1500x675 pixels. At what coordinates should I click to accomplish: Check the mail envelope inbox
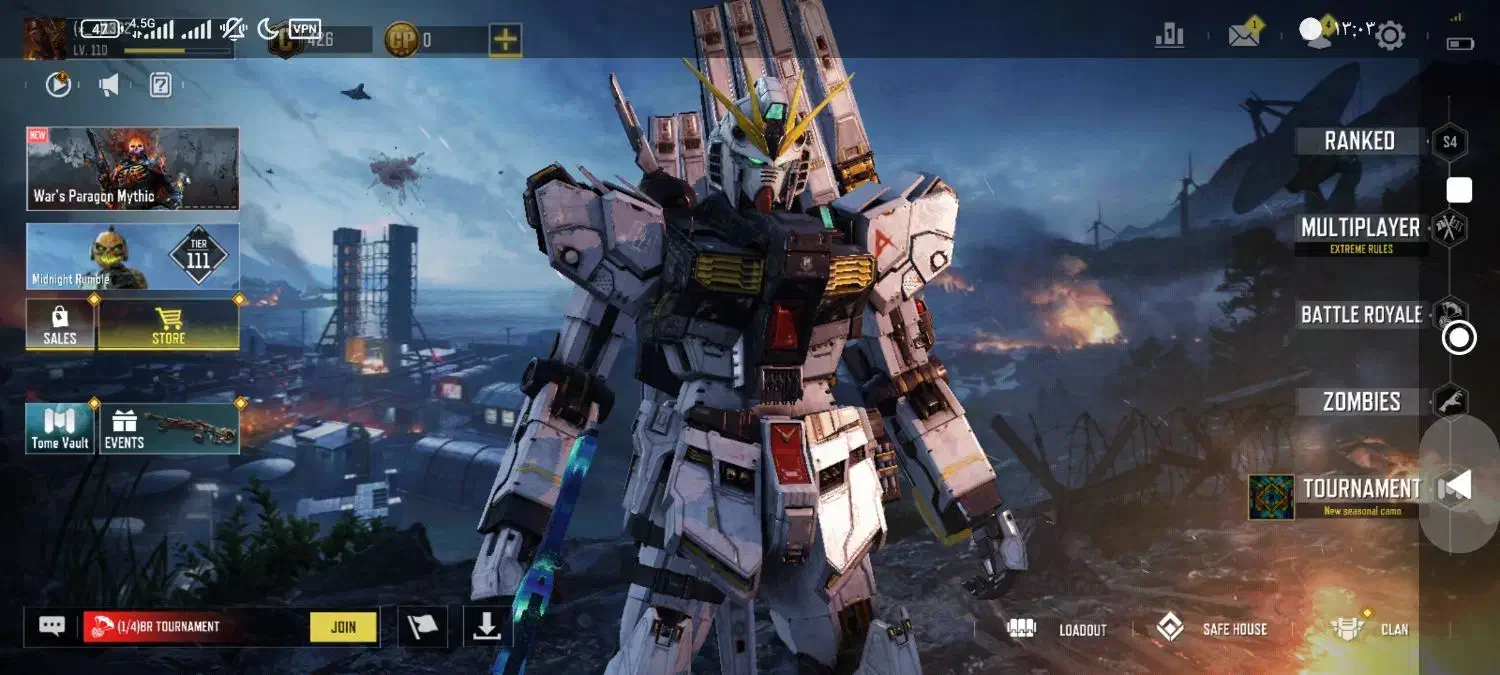(x=1244, y=36)
